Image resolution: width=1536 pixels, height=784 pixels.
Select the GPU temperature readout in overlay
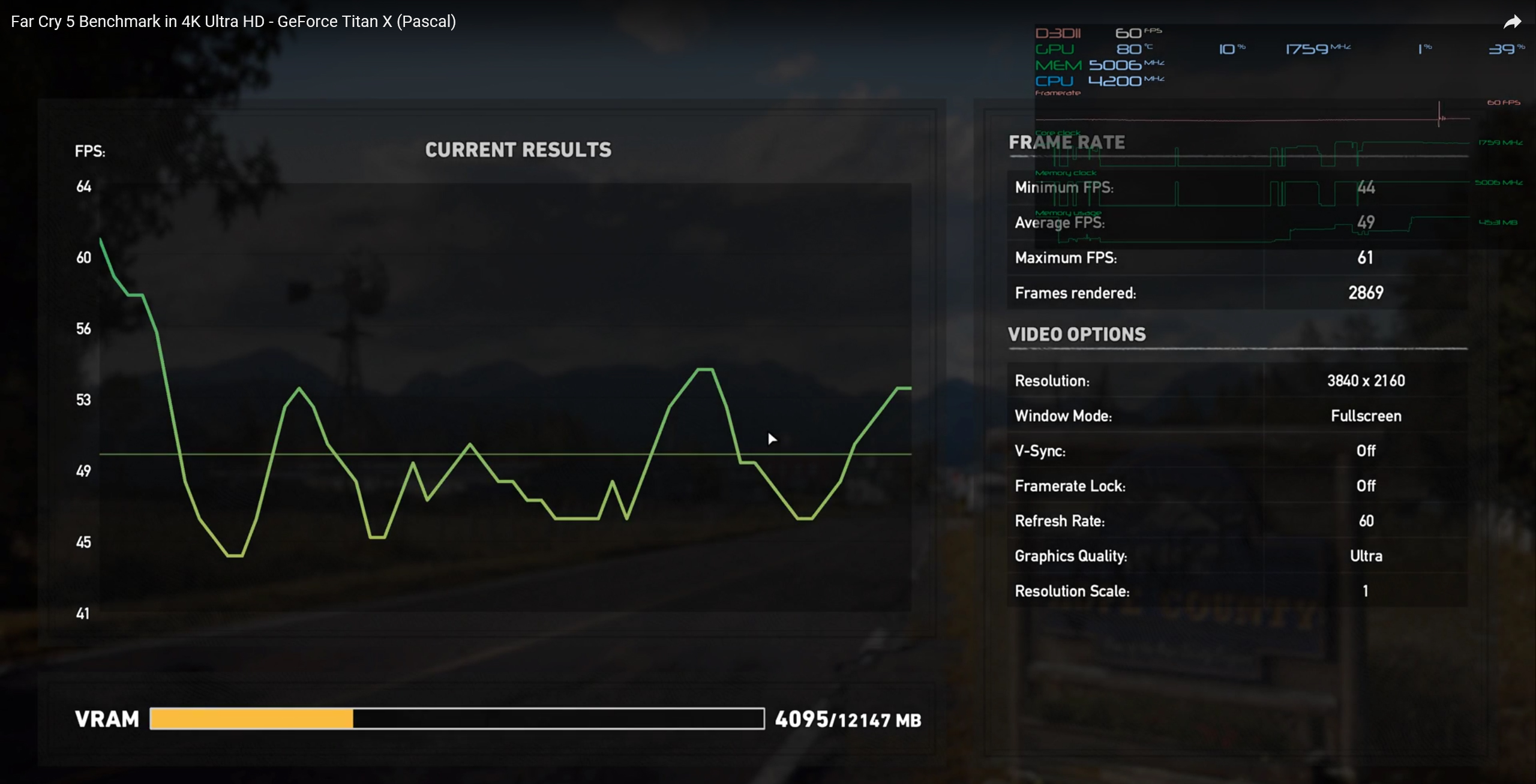pyautogui.click(x=1129, y=49)
